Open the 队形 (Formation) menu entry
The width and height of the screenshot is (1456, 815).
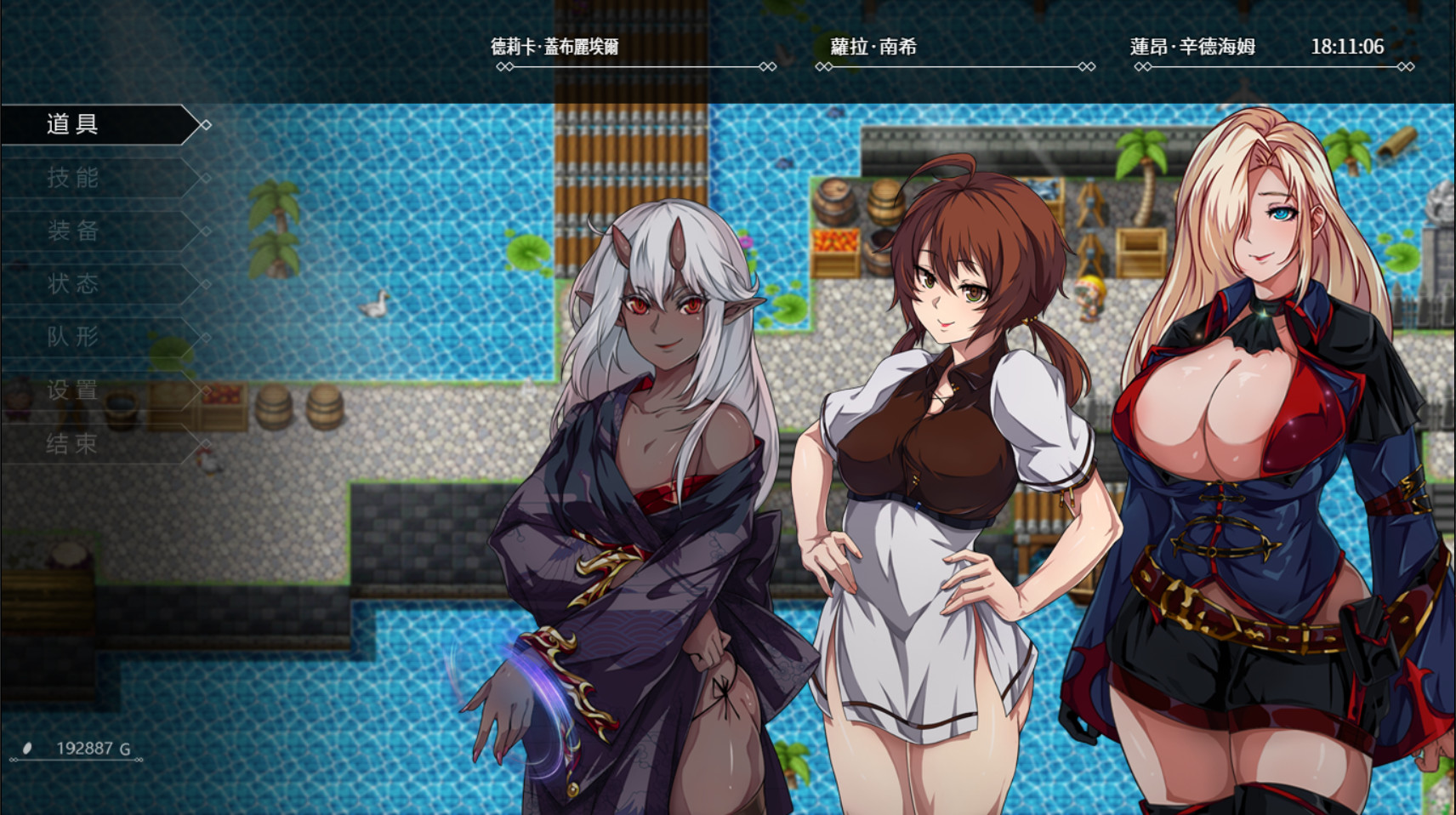(x=72, y=338)
